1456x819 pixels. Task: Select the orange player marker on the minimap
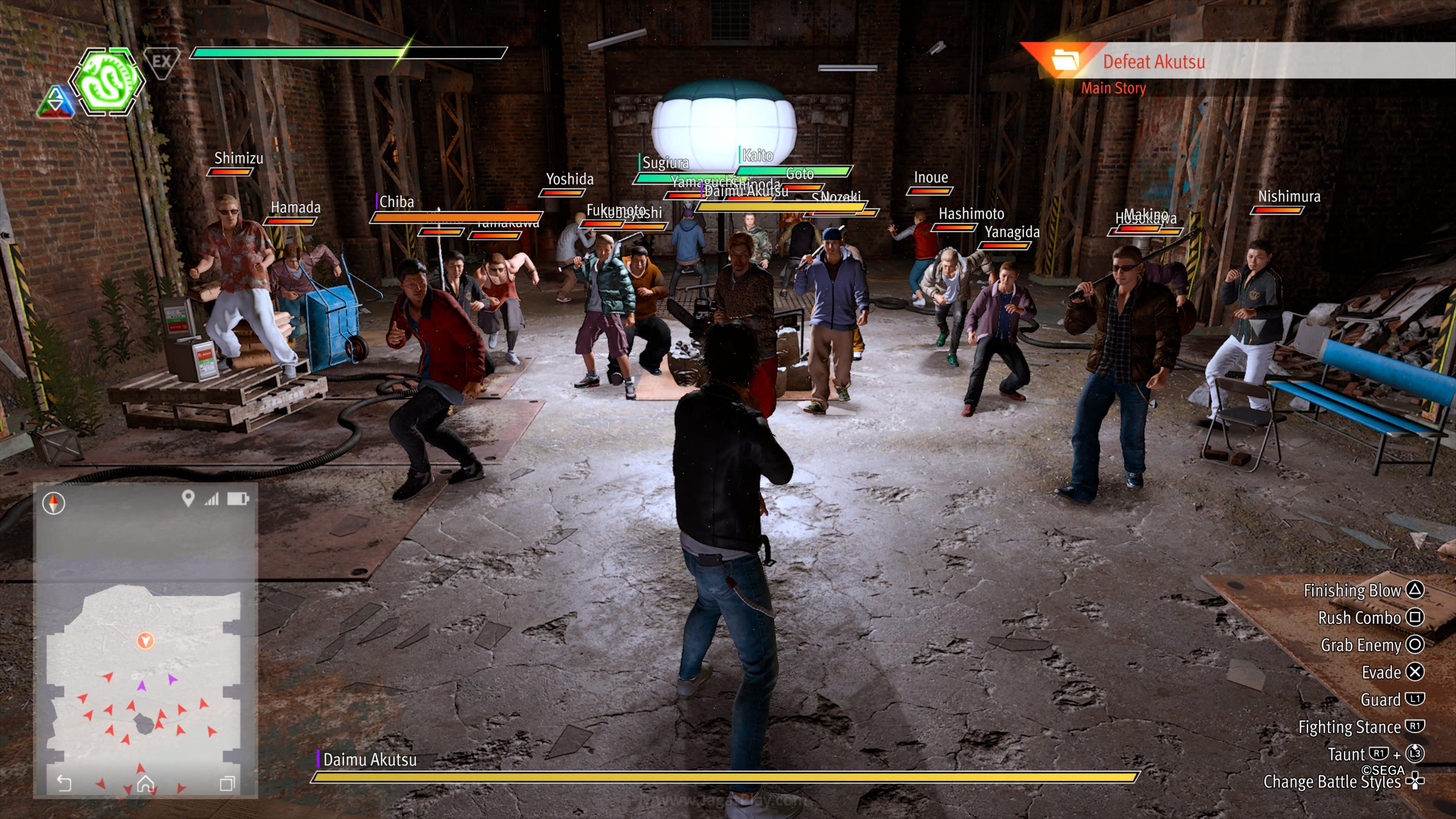(x=145, y=640)
